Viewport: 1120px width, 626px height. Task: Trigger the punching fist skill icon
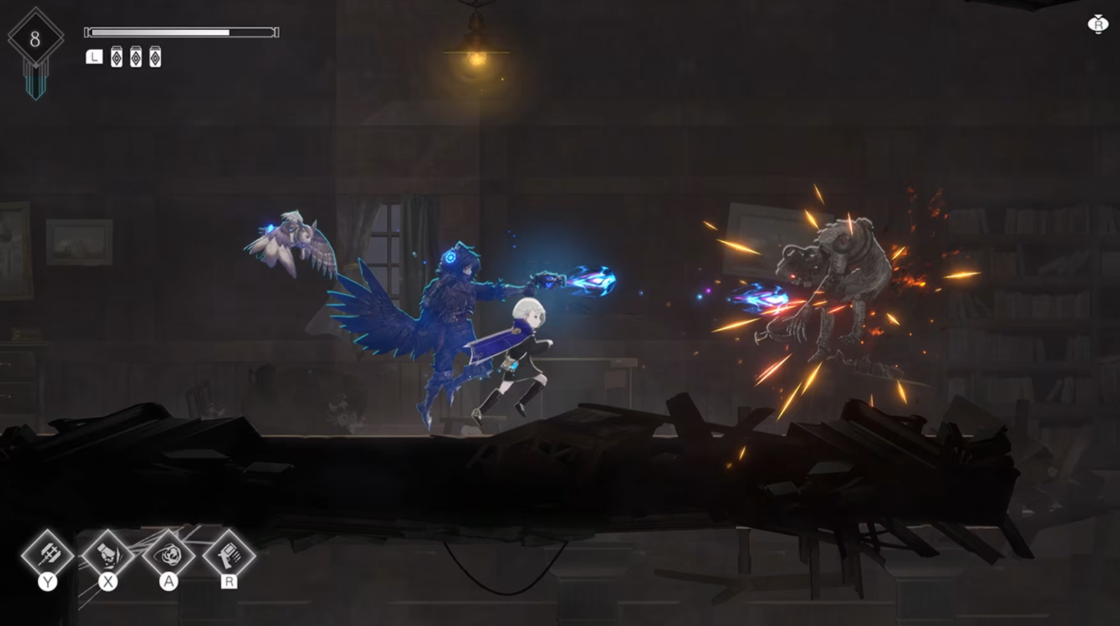(108, 553)
